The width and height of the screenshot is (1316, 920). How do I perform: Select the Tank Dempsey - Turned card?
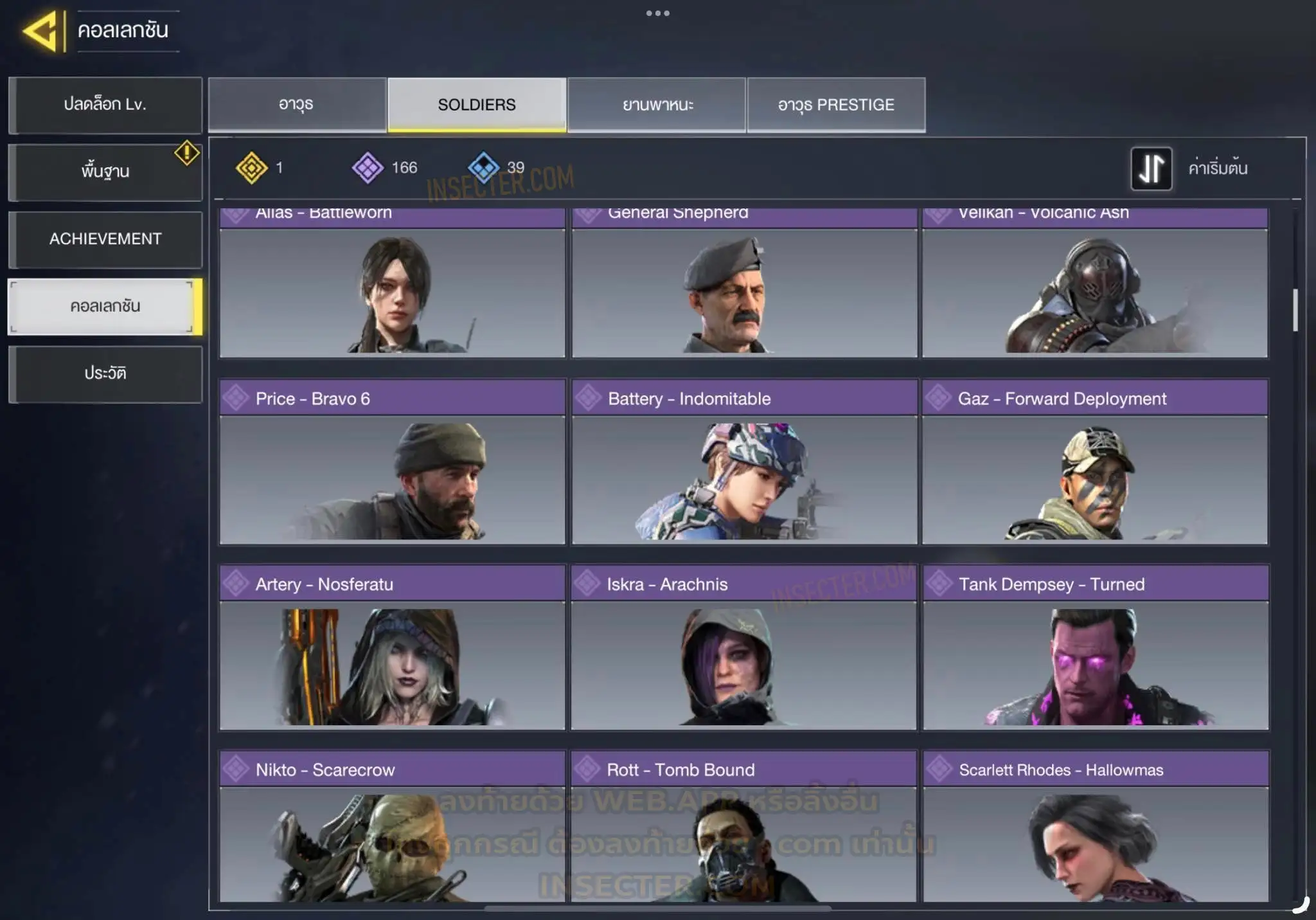point(1096,648)
